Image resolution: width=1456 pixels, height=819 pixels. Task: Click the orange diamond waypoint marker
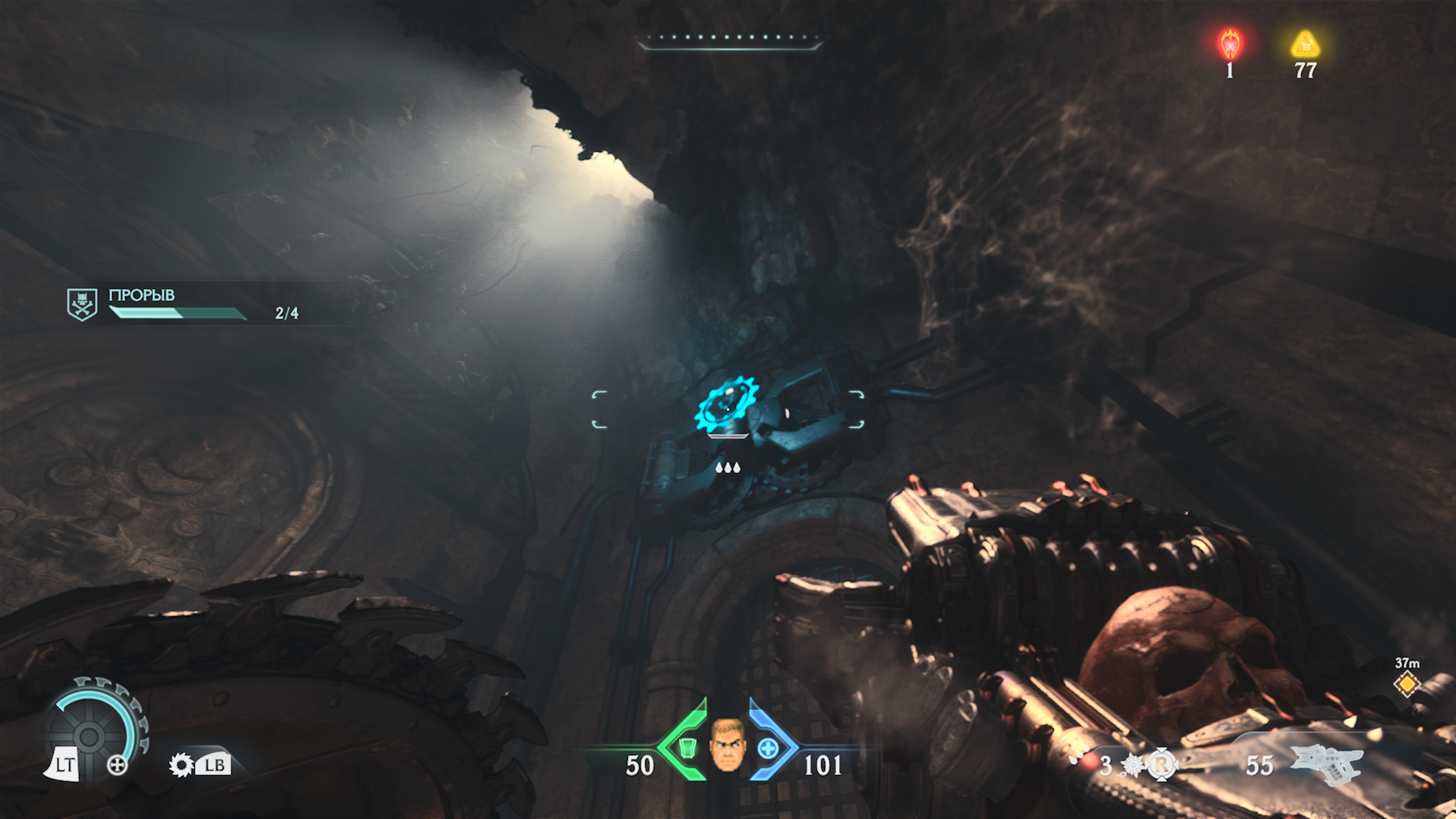pyautogui.click(x=1406, y=684)
